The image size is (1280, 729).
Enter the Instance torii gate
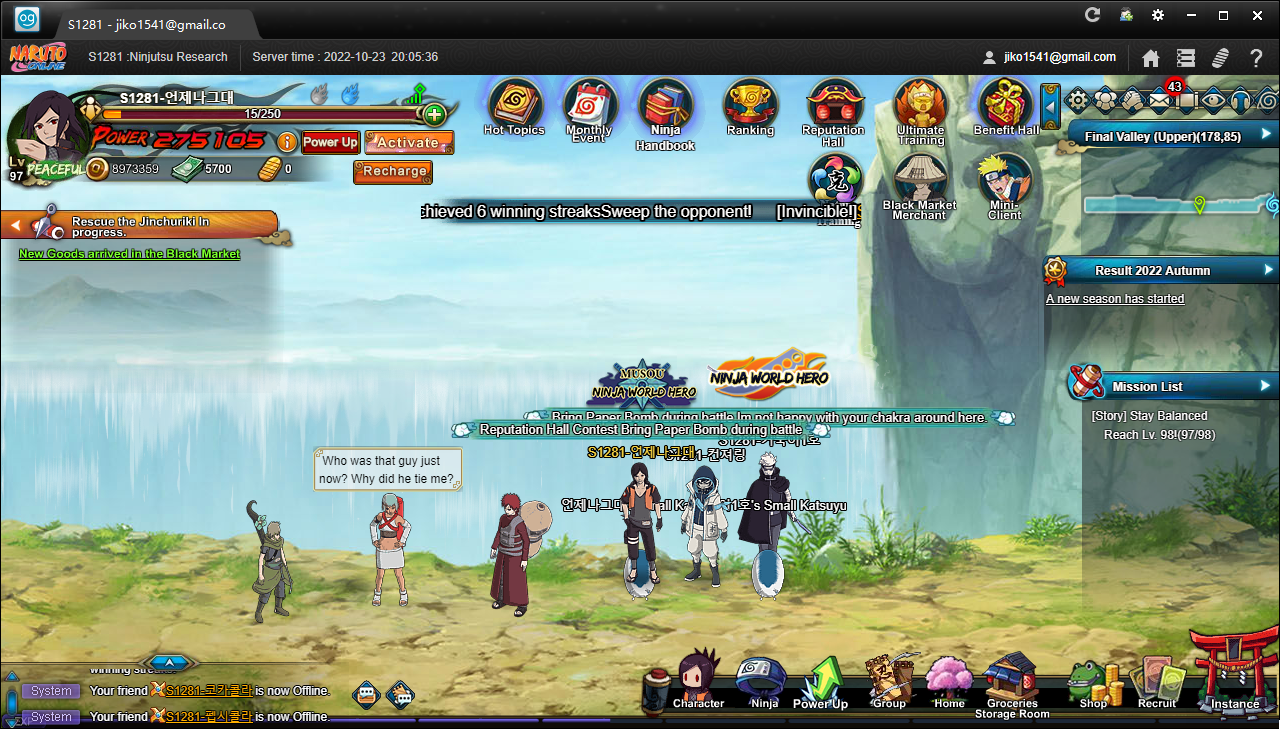pos(1235,670)
